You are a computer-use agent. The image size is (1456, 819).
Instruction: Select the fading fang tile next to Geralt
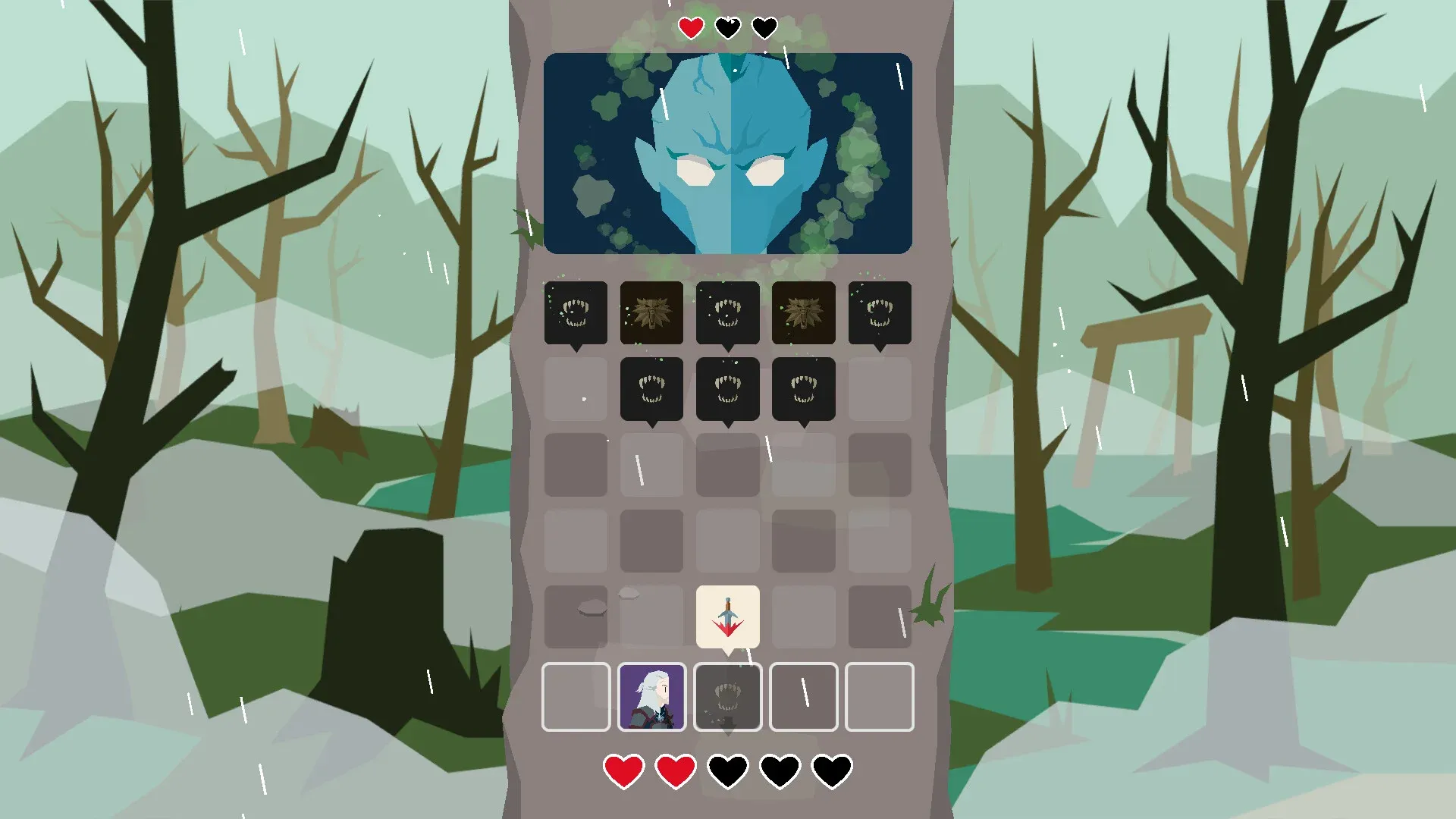tap(727, 696)
